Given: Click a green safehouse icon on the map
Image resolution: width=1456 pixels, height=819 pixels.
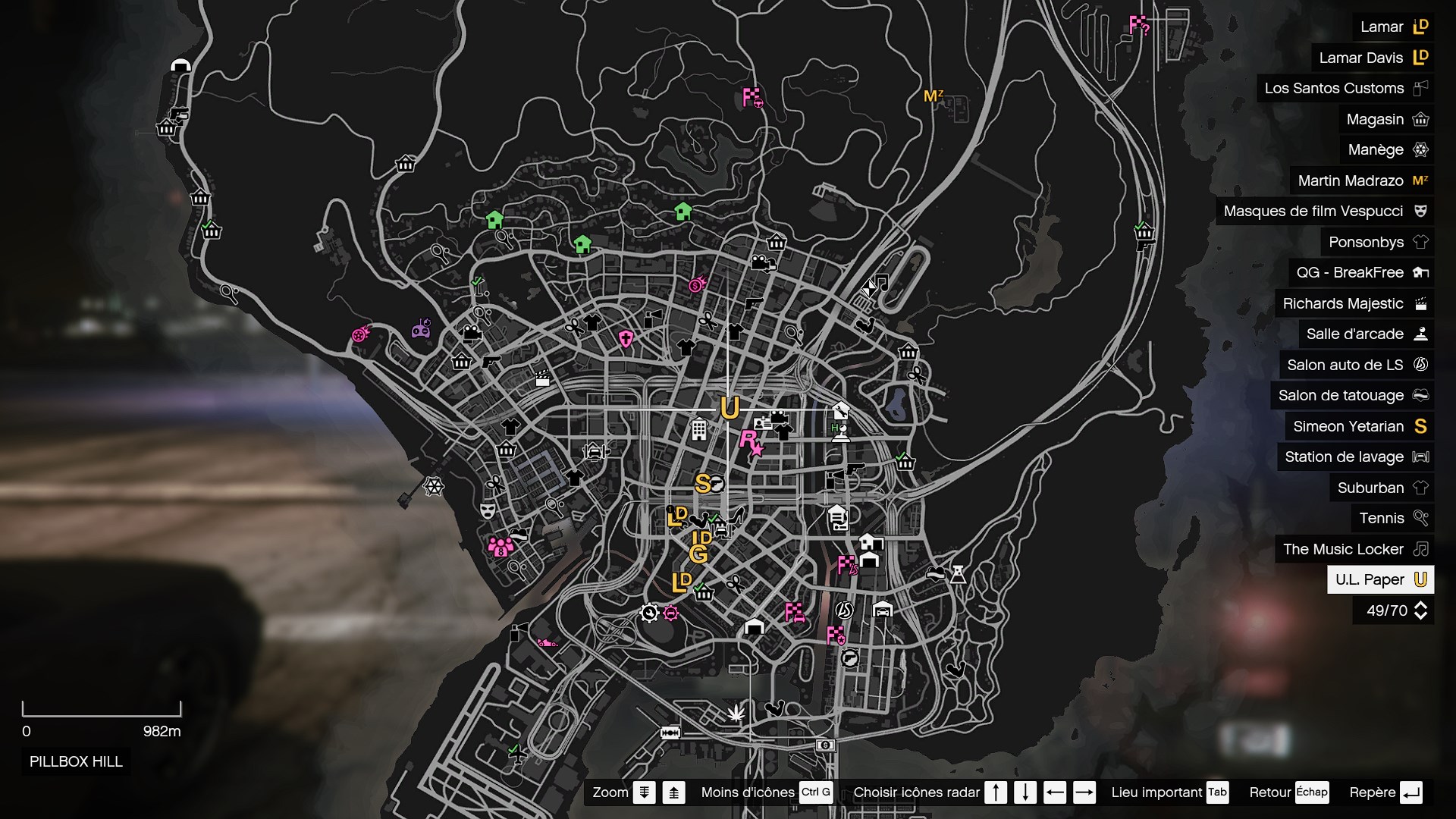Looking at the screenshot, I should [x=494, y=219].
